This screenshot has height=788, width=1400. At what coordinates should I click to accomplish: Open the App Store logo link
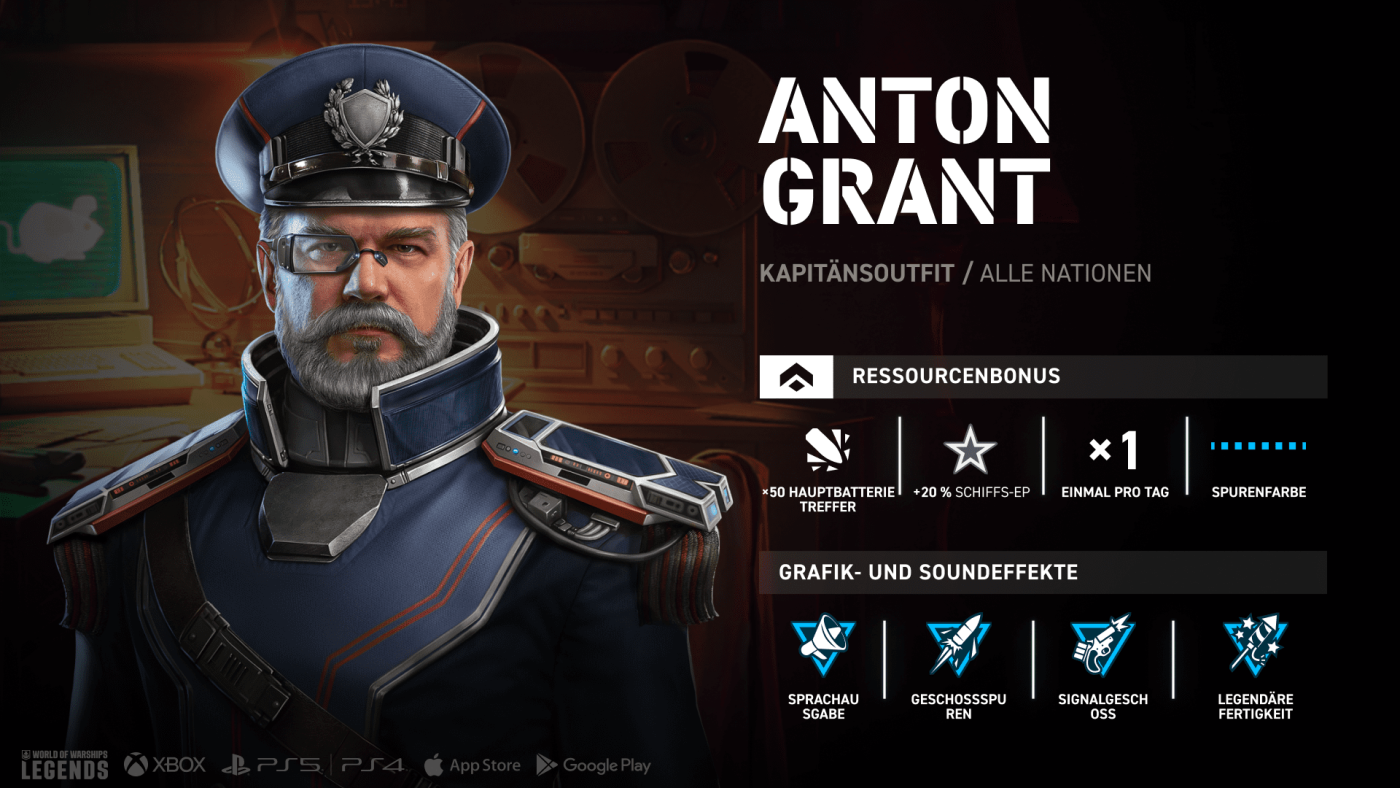coord(472,766)
